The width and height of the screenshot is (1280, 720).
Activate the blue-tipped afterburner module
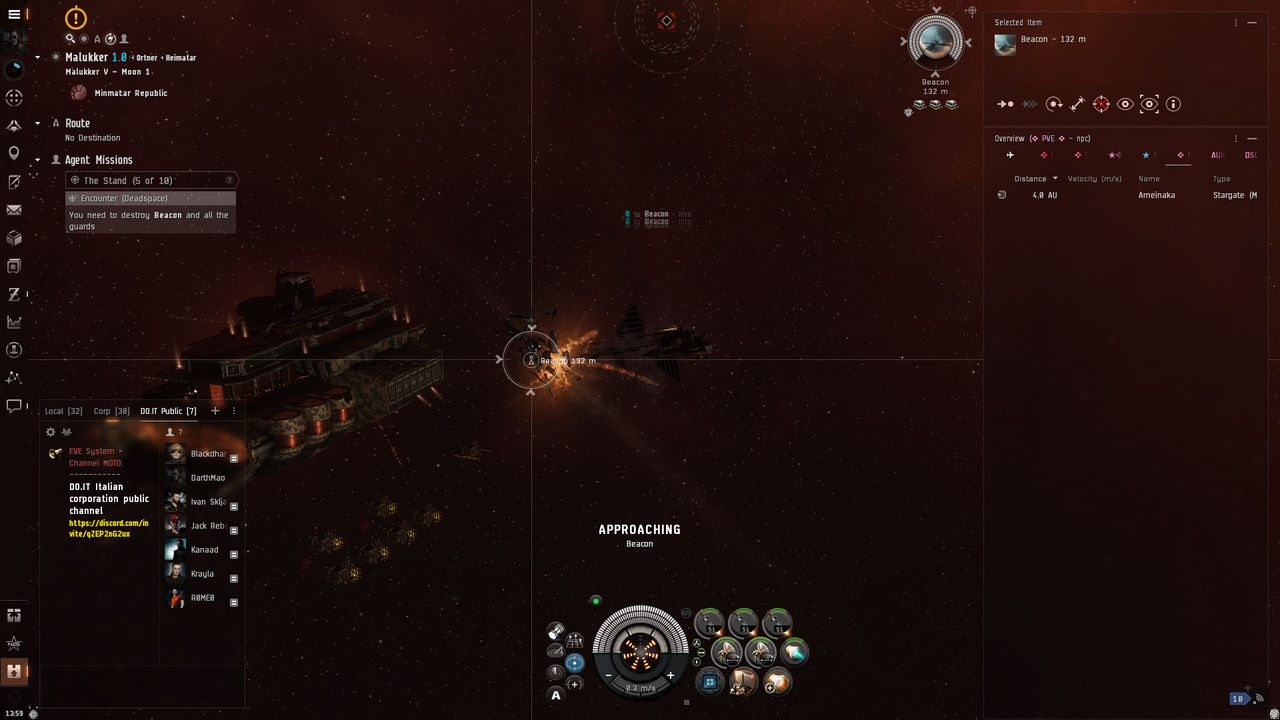[x=794, y=652]
